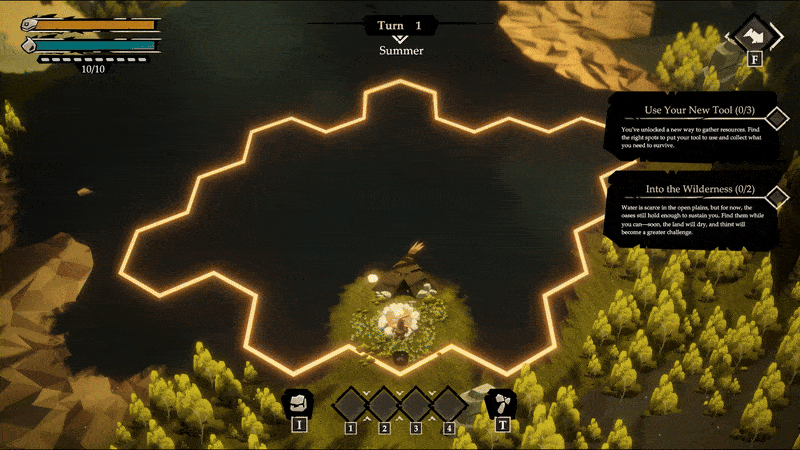Select the diamond slot numbered 1
The height and width of the screenshot is (450, 800).
(351, 404)
